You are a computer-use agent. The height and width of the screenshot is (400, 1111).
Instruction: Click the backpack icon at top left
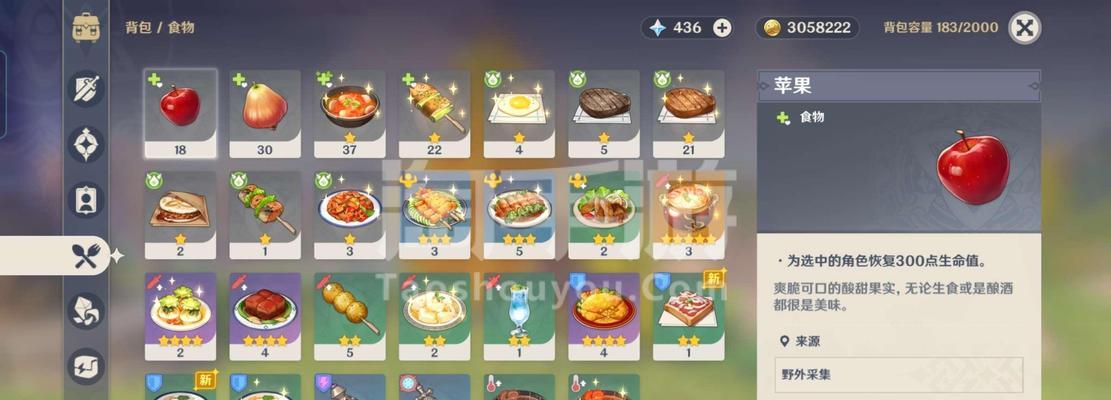click(86, 27)
